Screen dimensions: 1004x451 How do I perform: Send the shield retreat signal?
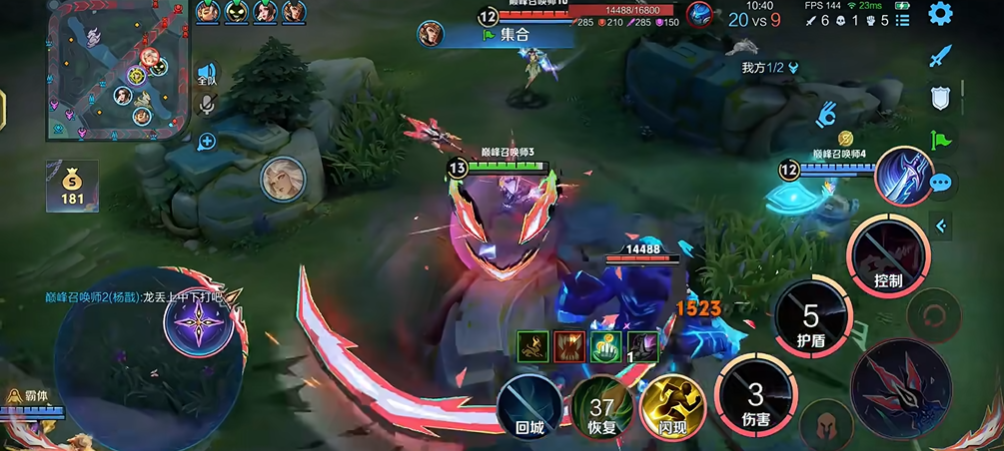[940, 98]
